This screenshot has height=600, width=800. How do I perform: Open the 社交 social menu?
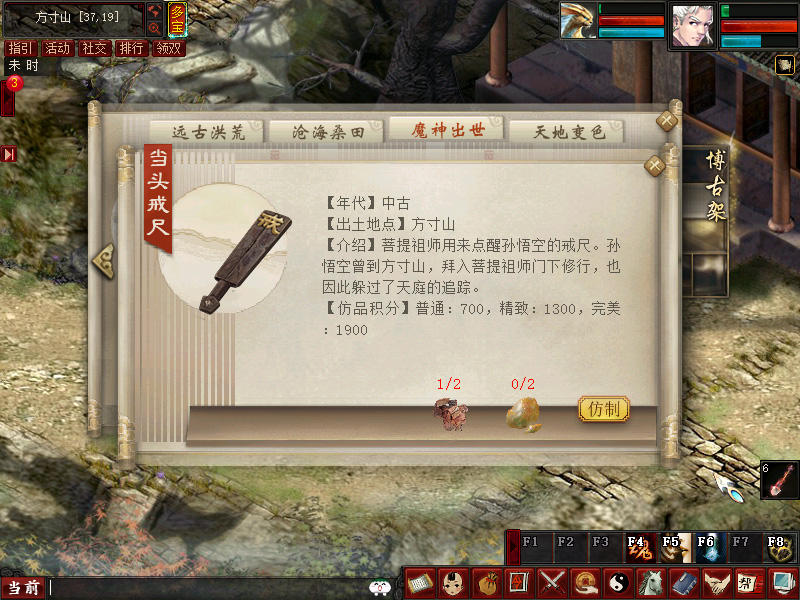click(x=94, y=48)
